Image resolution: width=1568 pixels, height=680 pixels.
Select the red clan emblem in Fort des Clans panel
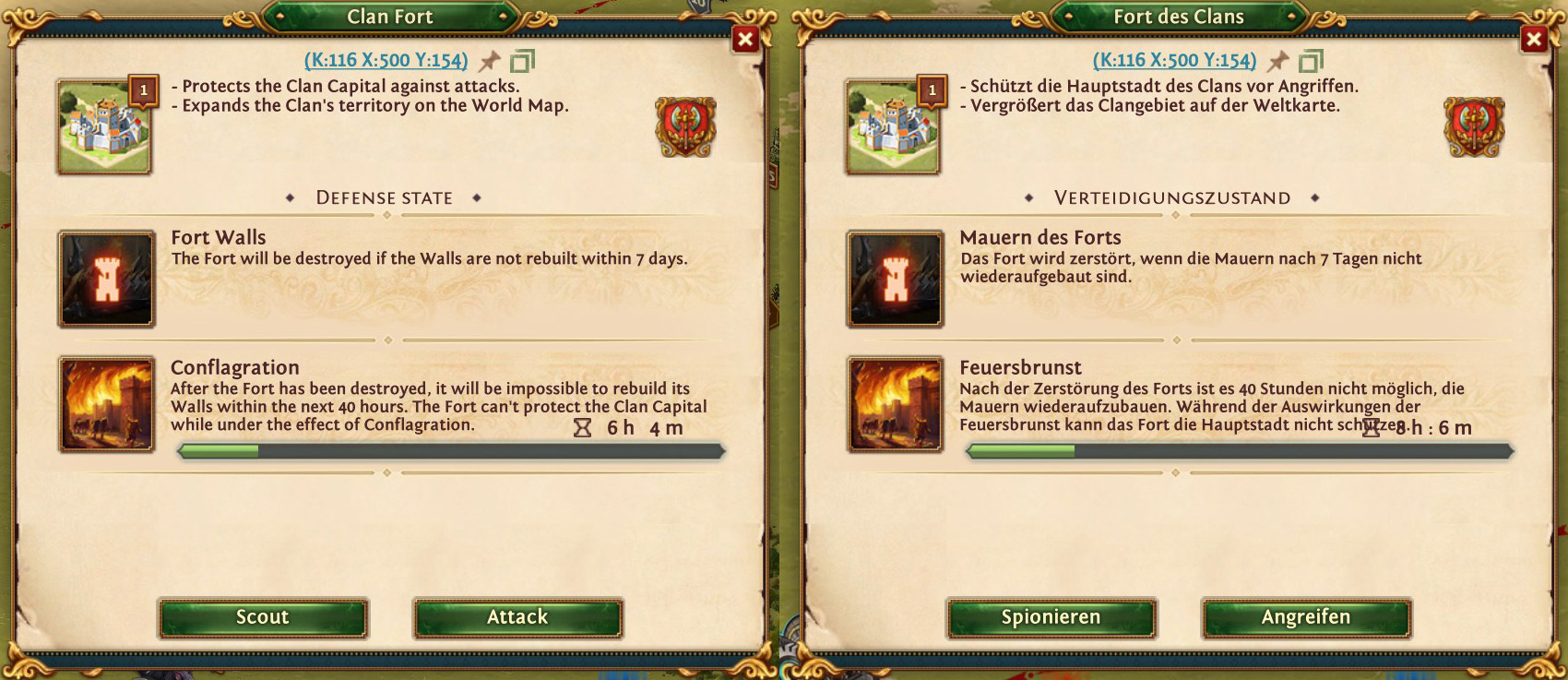(1474, 126)
